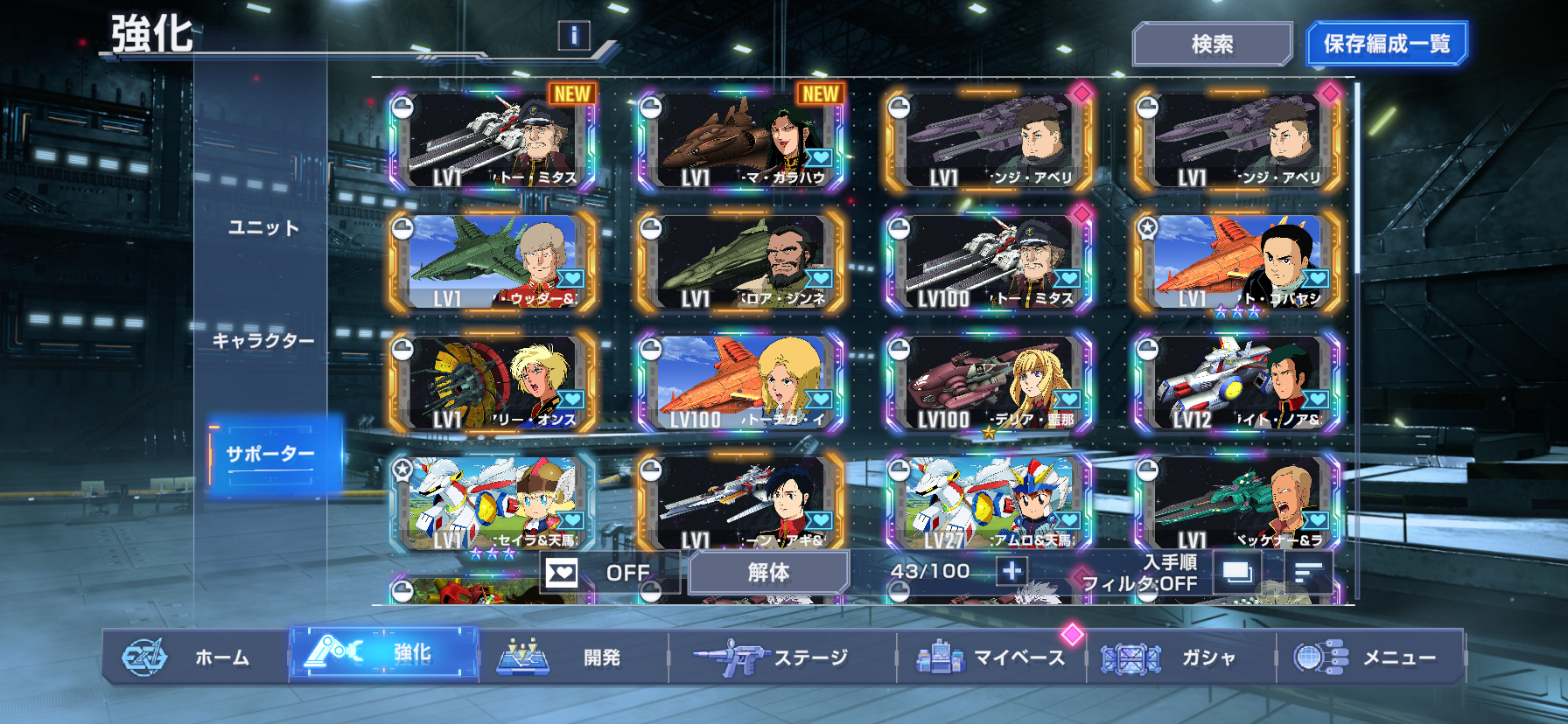Viewport: 1568px width, 724px height.
Task: Tap the 解体 dismantle button
Action: (x=768, y=573)
